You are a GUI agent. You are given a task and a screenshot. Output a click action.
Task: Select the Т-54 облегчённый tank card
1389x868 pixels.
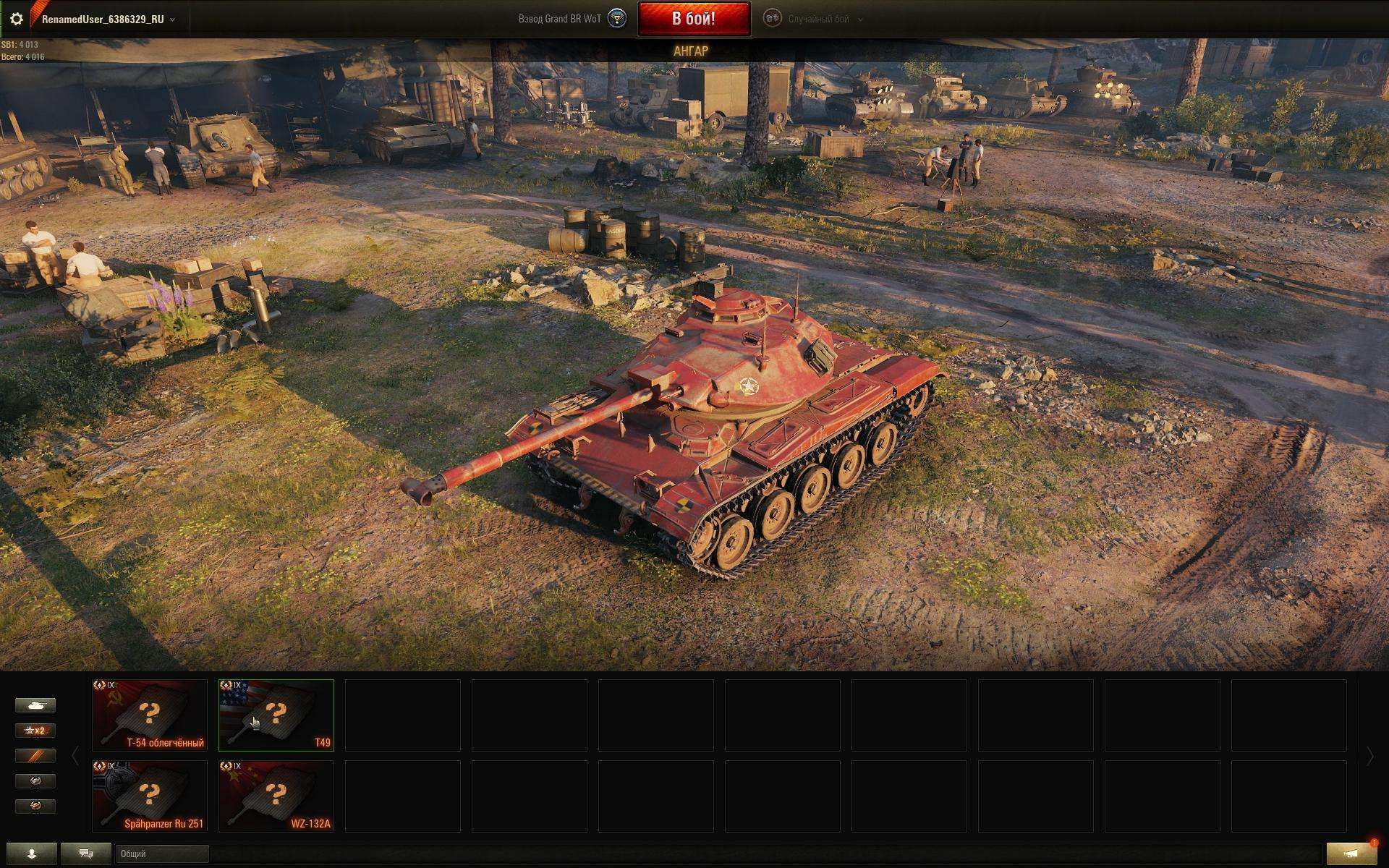coord(150,715)
